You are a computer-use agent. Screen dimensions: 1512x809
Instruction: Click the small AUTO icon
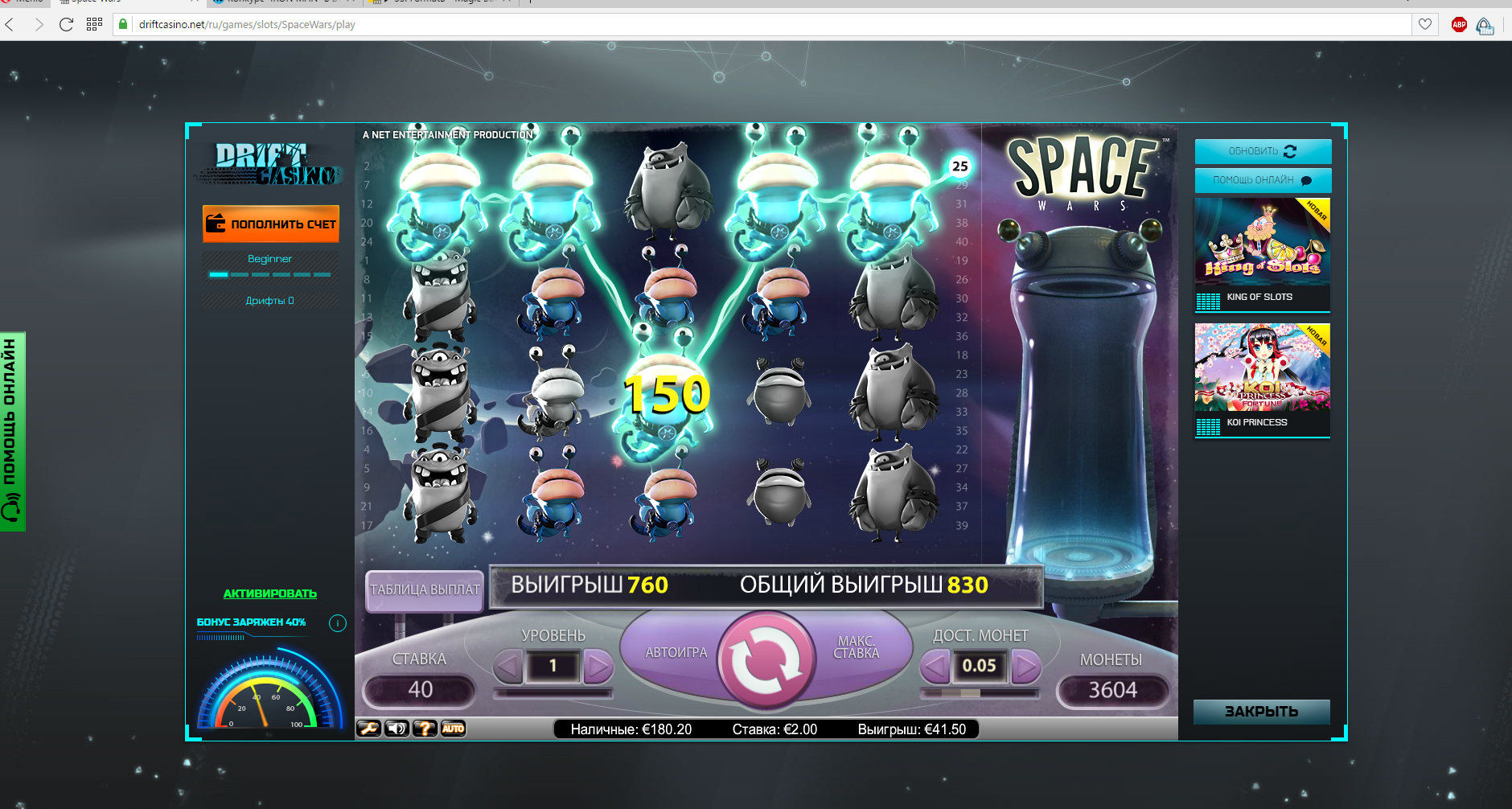pos(453,729)
